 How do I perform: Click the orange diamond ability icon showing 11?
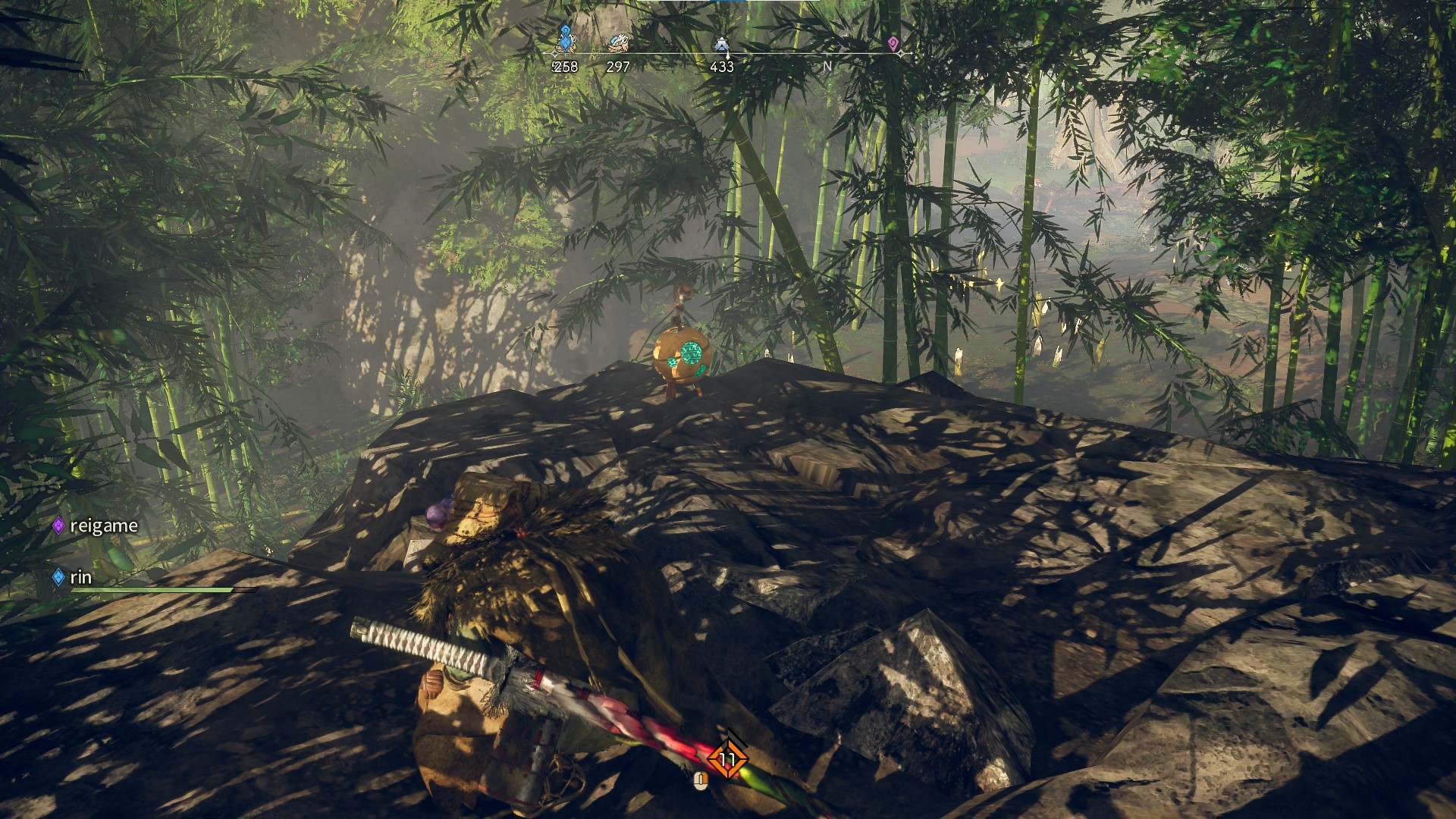coord(727,759)
